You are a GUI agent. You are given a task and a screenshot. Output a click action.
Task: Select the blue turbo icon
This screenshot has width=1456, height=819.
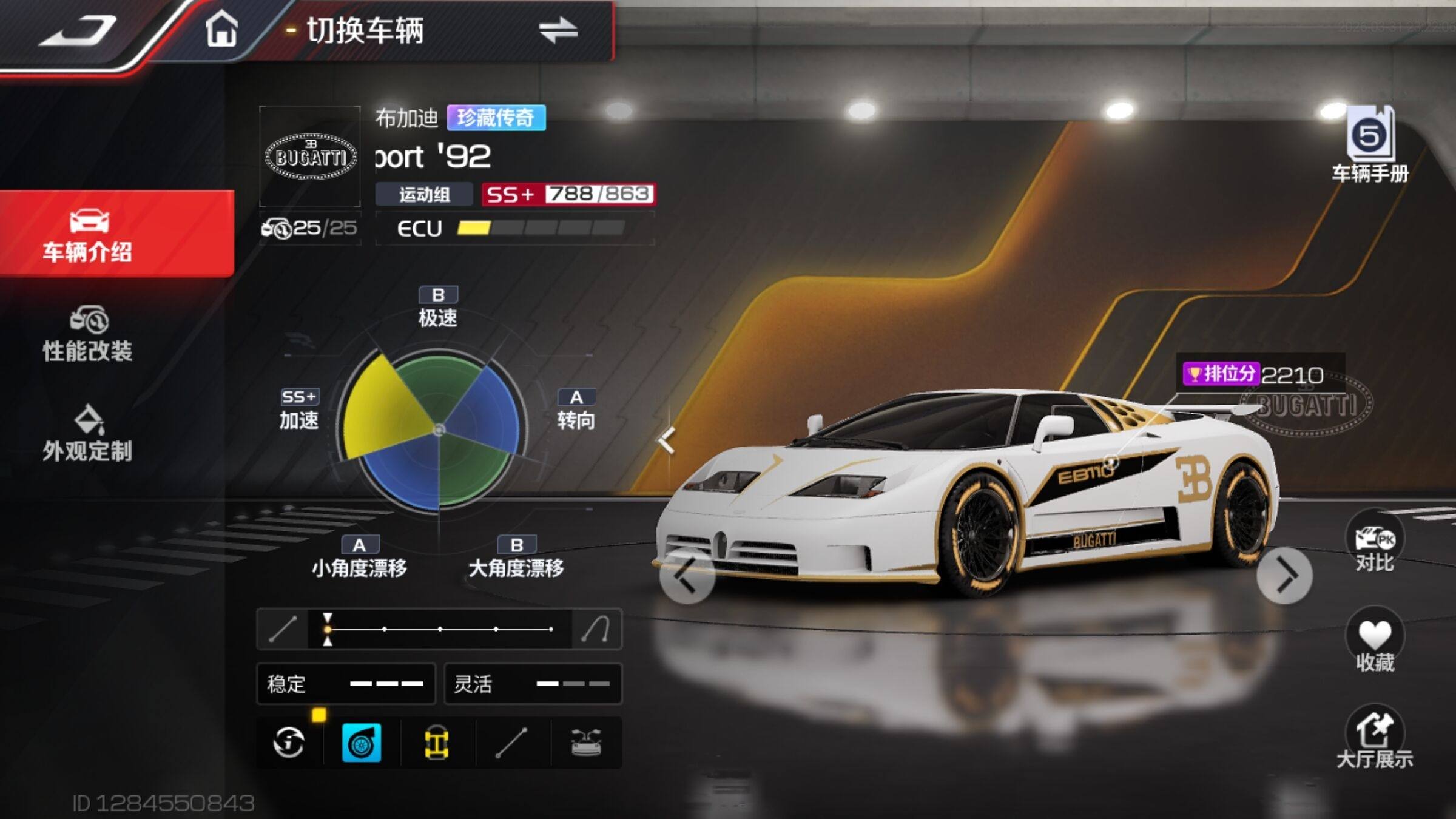click(x=362, y=743)
